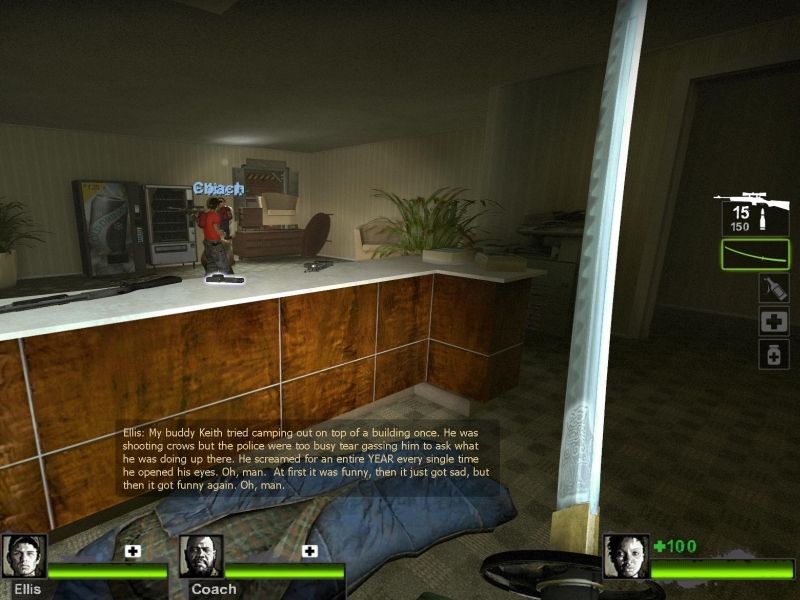Select the first aid kit slot

tap(773, 321)
